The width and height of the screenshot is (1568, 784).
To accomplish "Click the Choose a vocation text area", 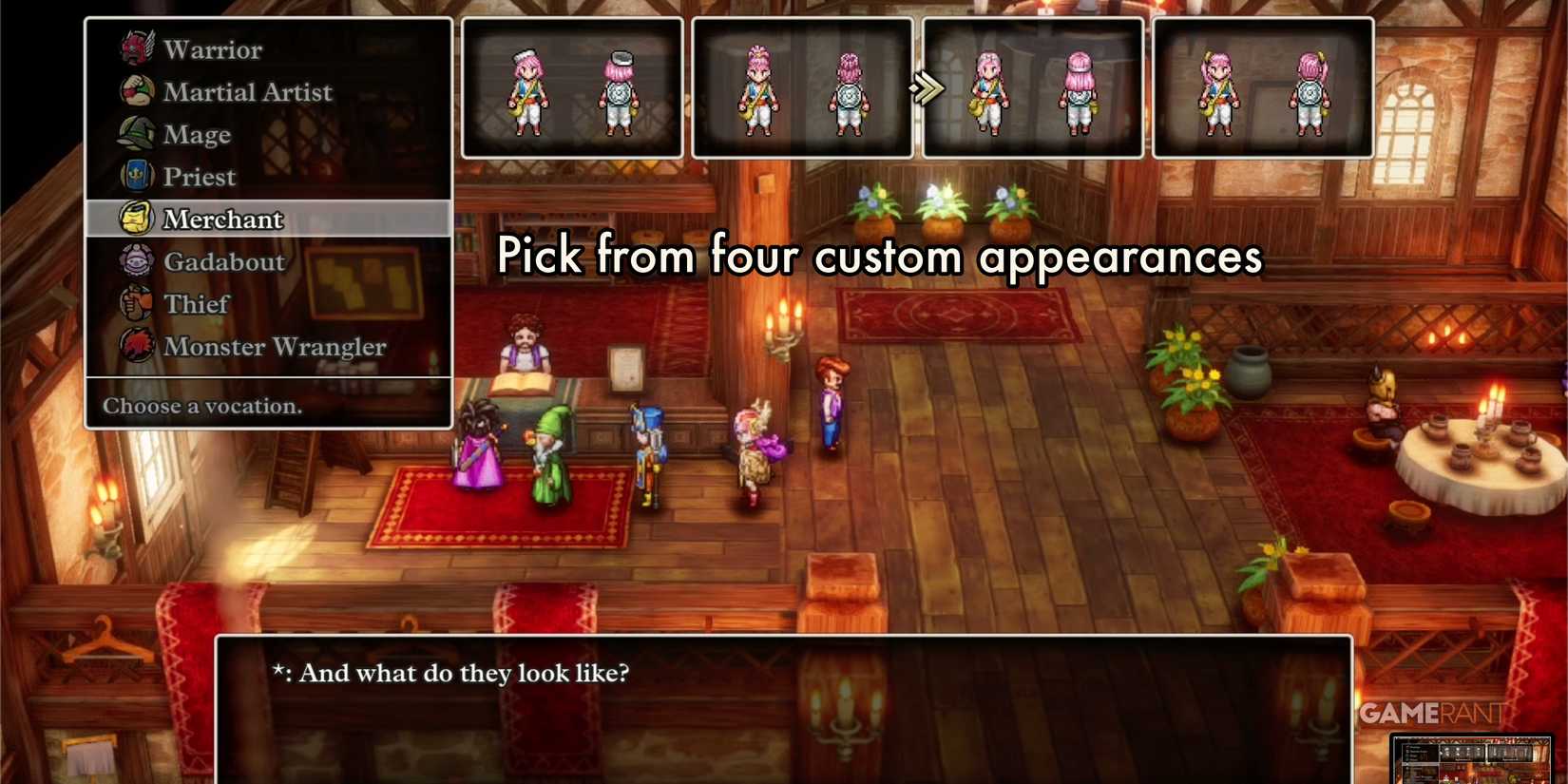I will click(201, 406).
